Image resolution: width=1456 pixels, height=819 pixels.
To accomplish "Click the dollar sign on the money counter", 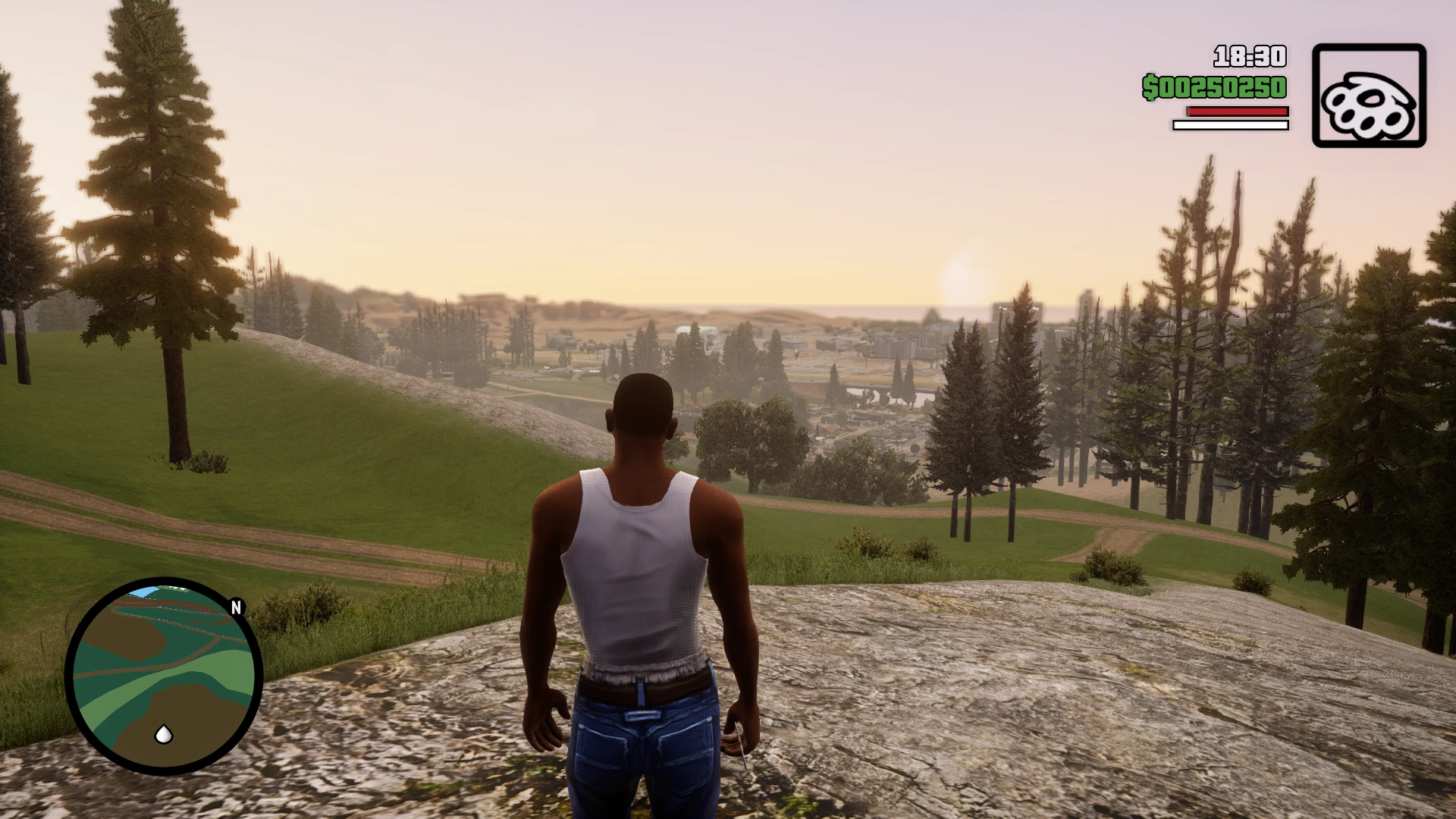I will tap(1149, 88).
